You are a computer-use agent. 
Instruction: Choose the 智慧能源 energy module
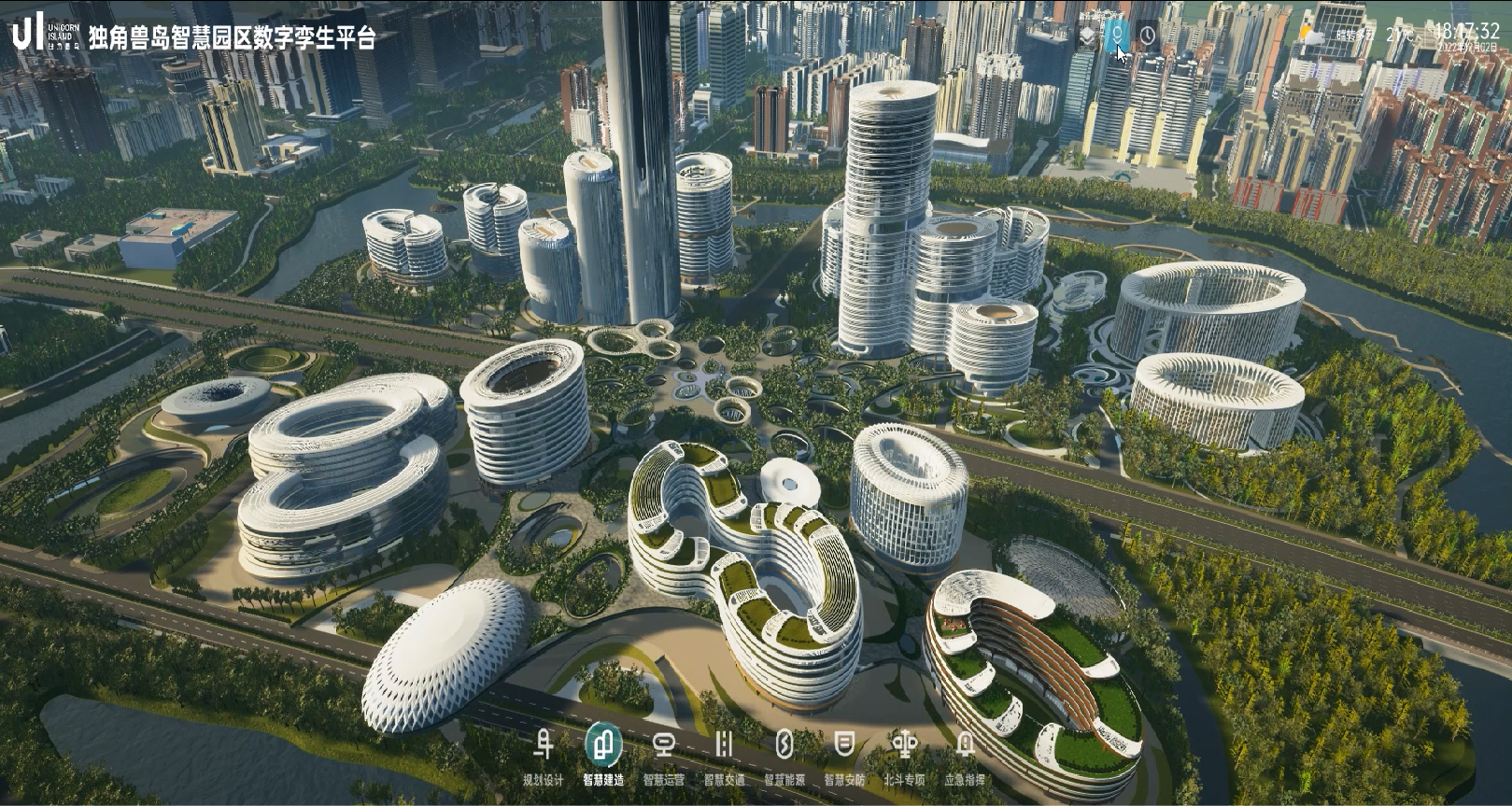coord(784,747)
